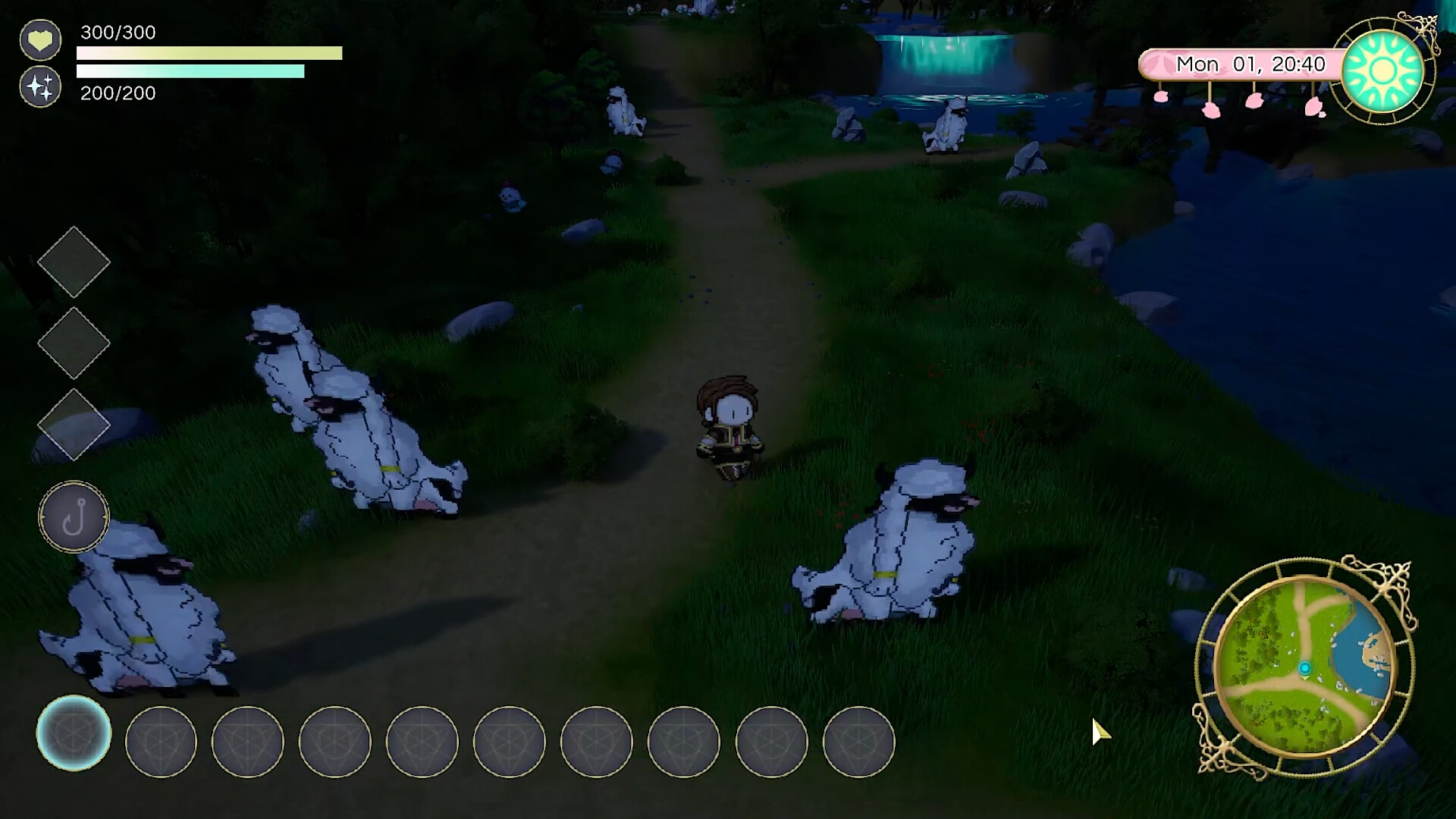The height and width of the screenshot is (819, 1456).
Task: Select the sparkle stamina icon
Action: pyautogui.click(x=41, y=86)
